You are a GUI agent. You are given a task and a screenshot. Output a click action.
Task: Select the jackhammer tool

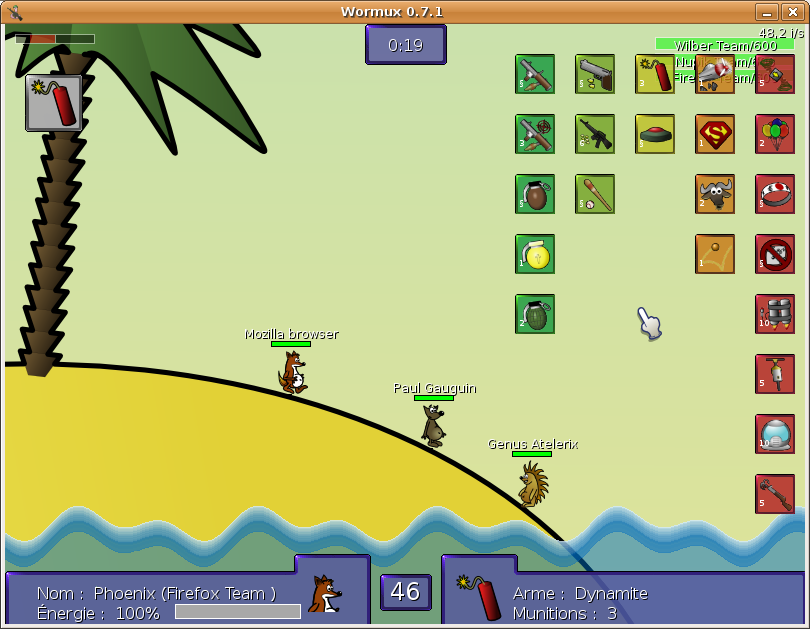click(775, 374)
